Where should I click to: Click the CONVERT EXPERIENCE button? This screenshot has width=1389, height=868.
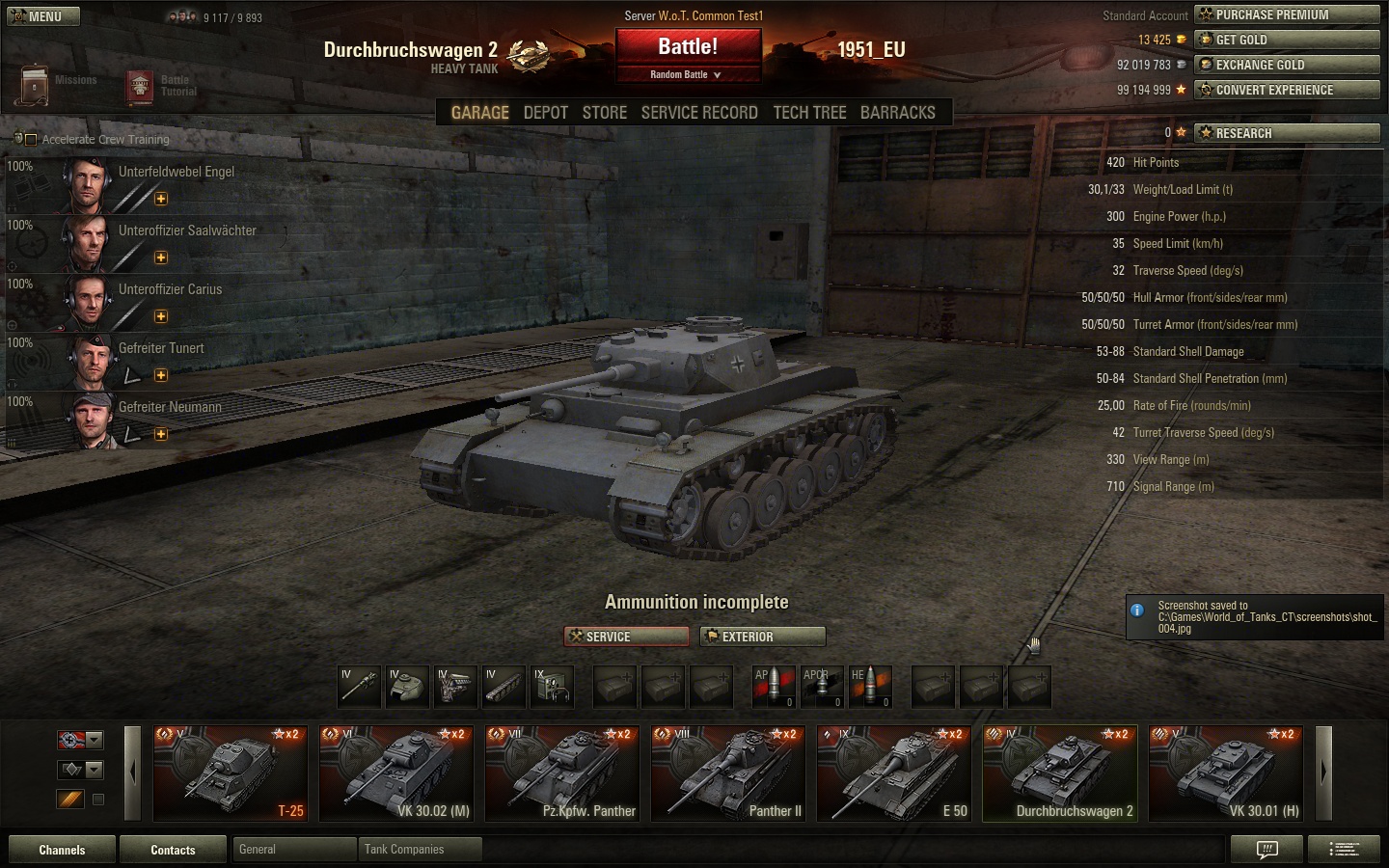tap(1287, 90)
